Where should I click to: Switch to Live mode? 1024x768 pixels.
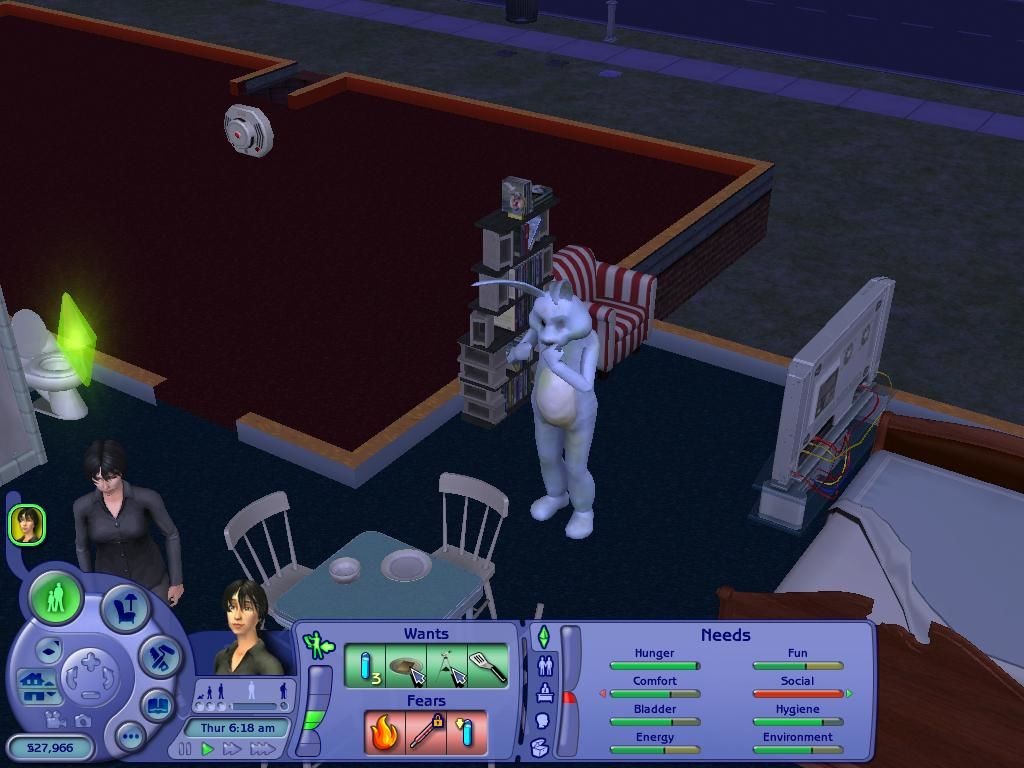click(x=56, y=599)
